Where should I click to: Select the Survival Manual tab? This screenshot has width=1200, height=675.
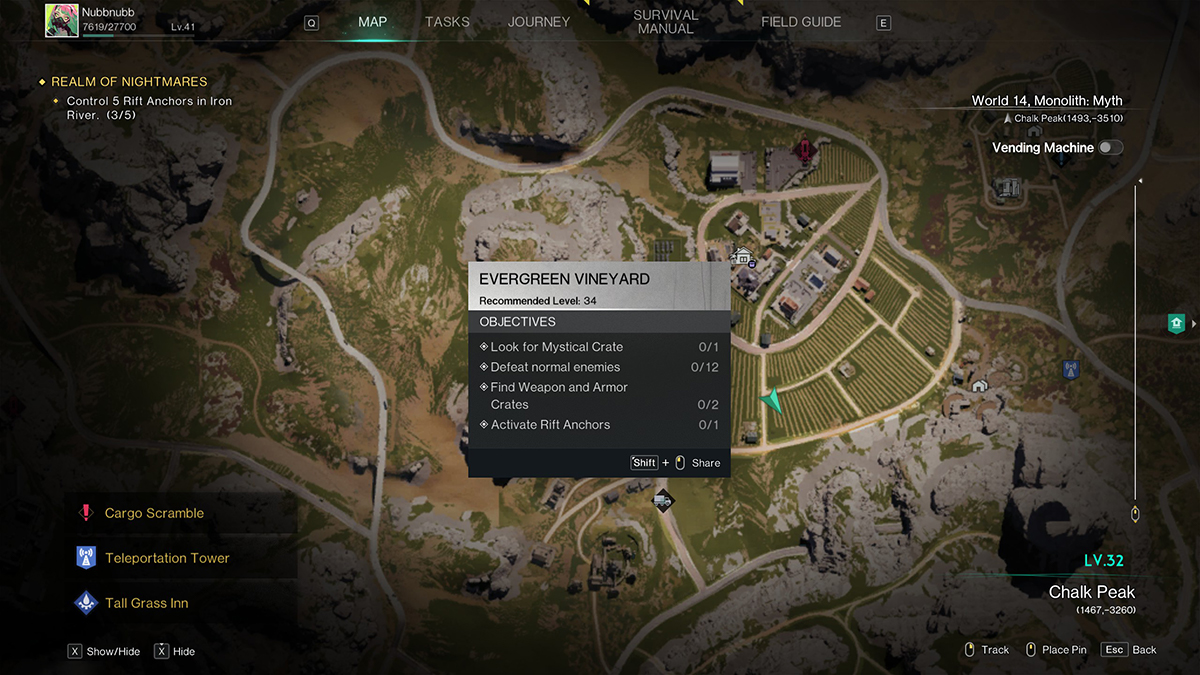tap(665, 22)
